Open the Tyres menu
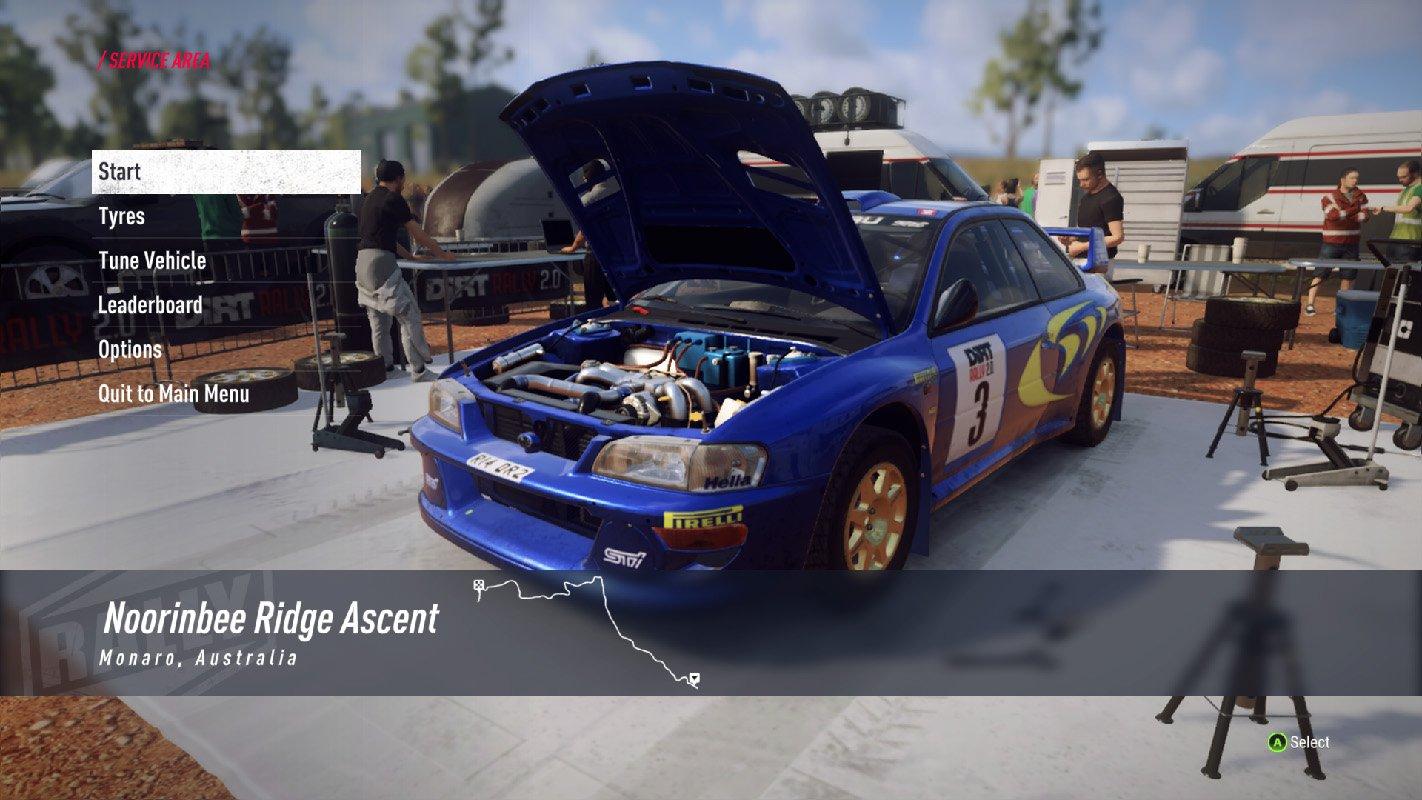This screenshot has width=1422, height=800. [122, 216]
